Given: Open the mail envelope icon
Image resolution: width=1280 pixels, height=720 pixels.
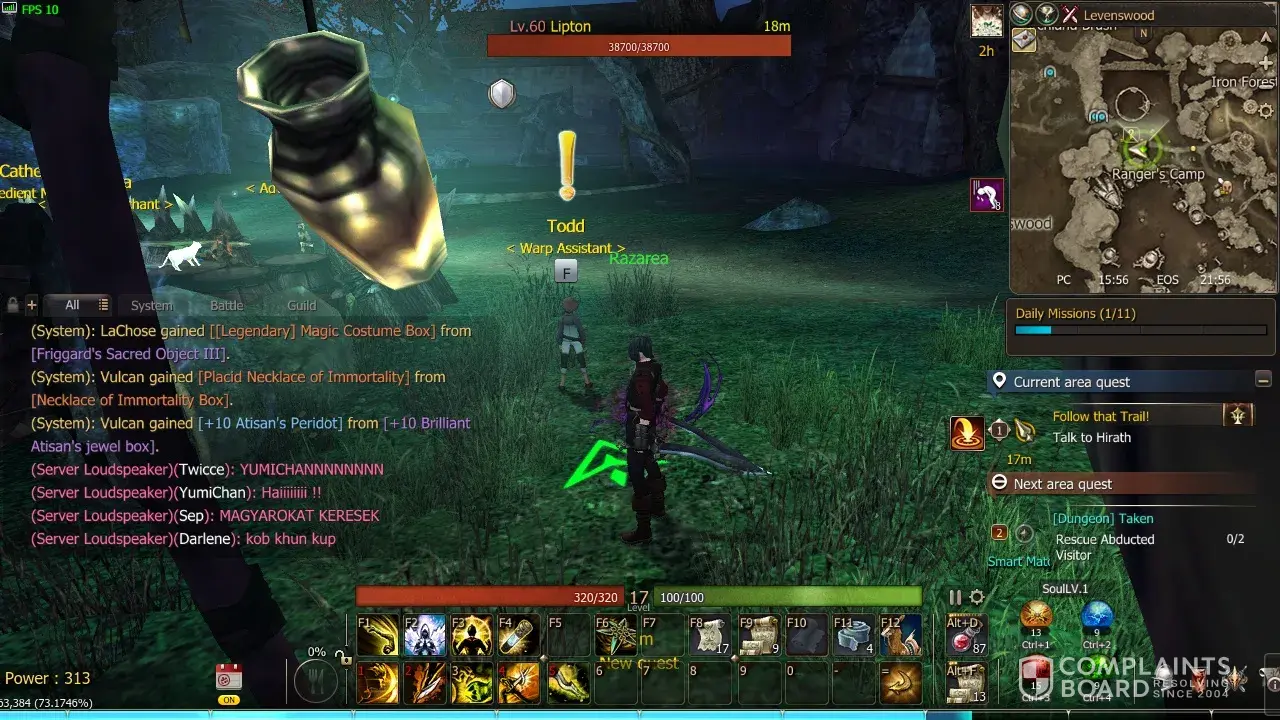Looking at the screenshot, I should pyautogui.click(x=1024, y=40).
